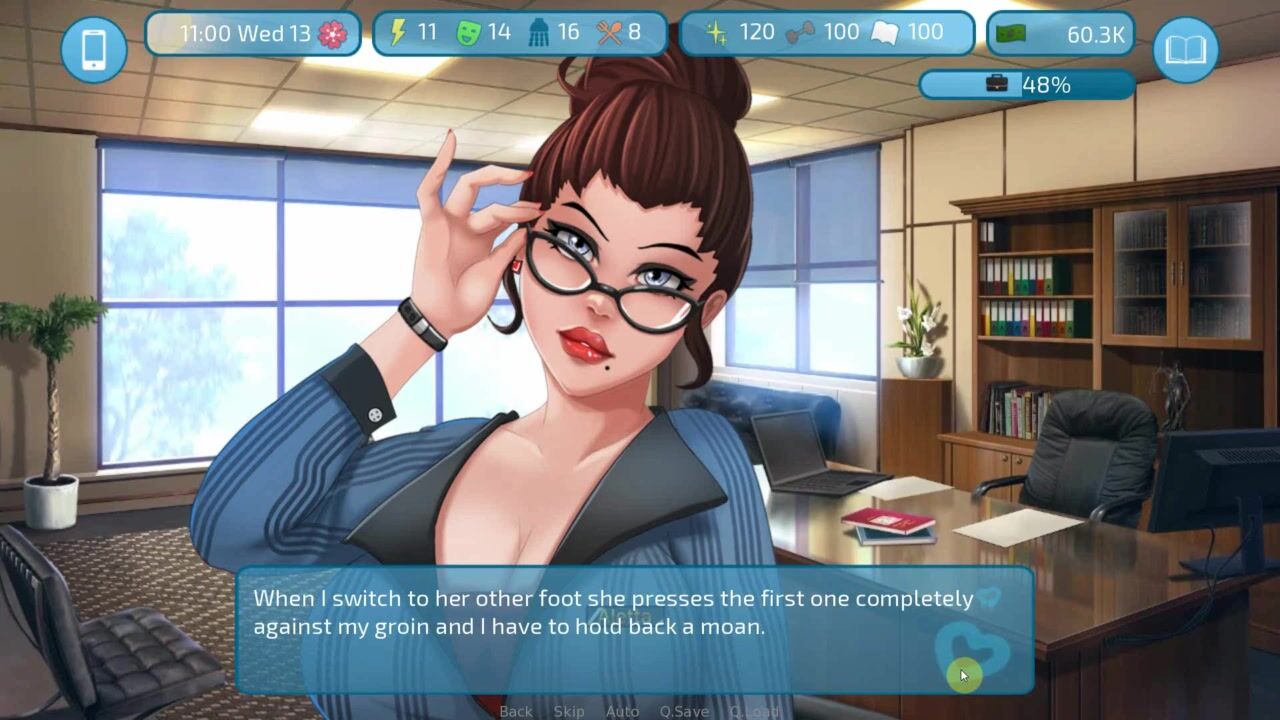Open the smartphone menu icon
Screen dimensions: 1280x720
[x=94, y=49]
